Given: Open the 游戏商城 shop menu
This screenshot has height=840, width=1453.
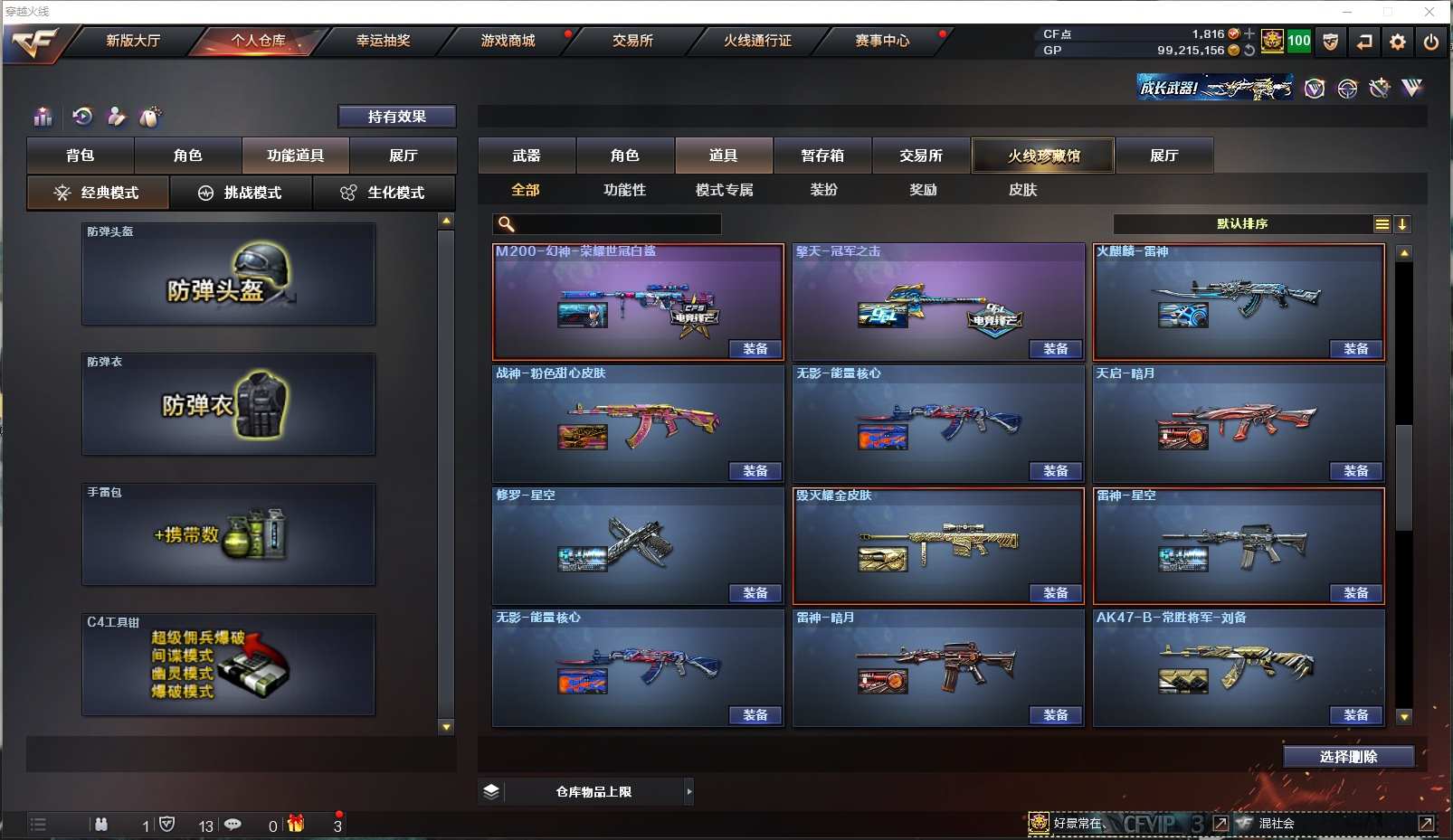Looking at the screenshot, I should [508, 41].
